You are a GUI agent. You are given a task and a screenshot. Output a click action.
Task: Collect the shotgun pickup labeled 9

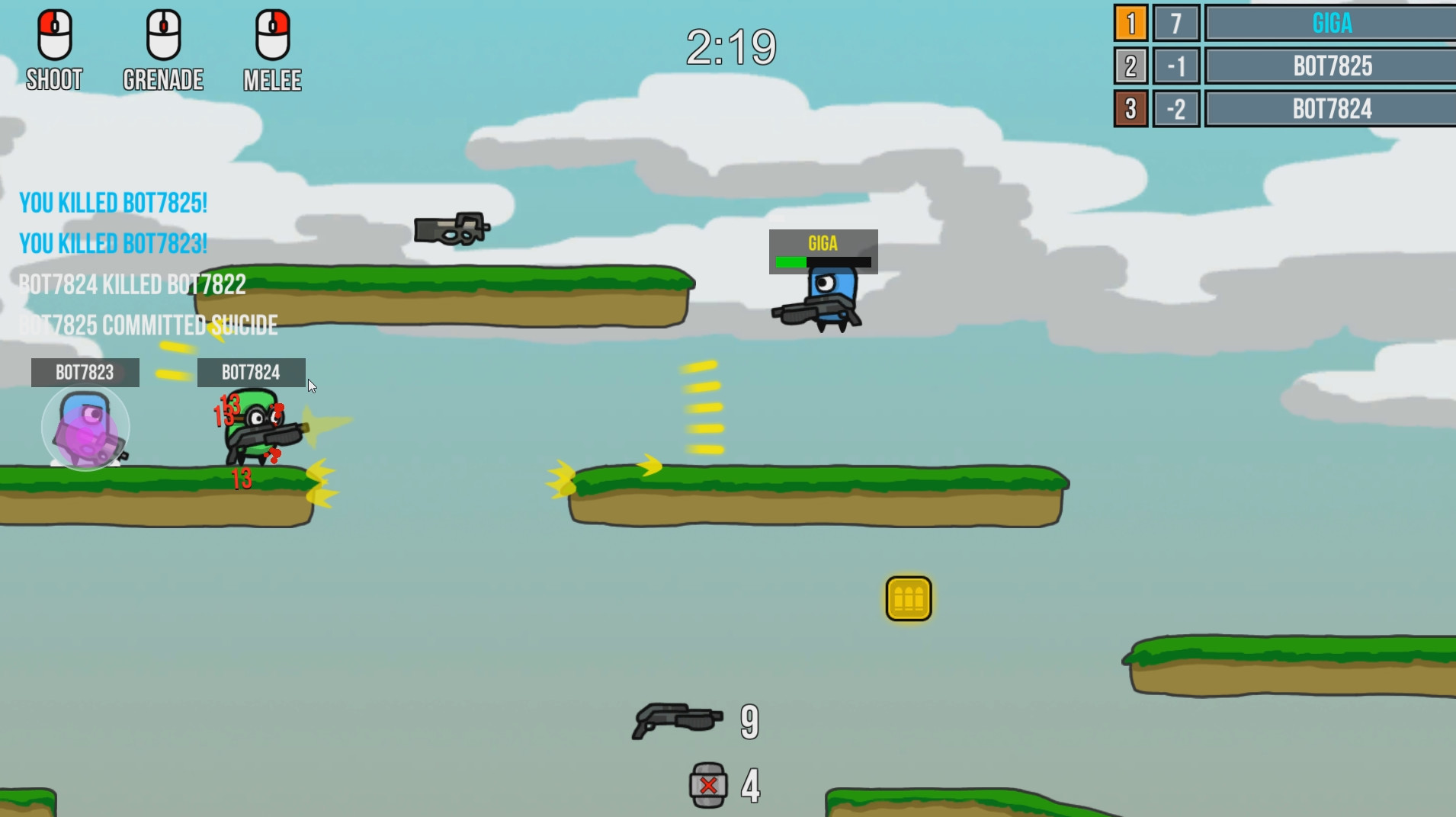(x=675, y=719)
